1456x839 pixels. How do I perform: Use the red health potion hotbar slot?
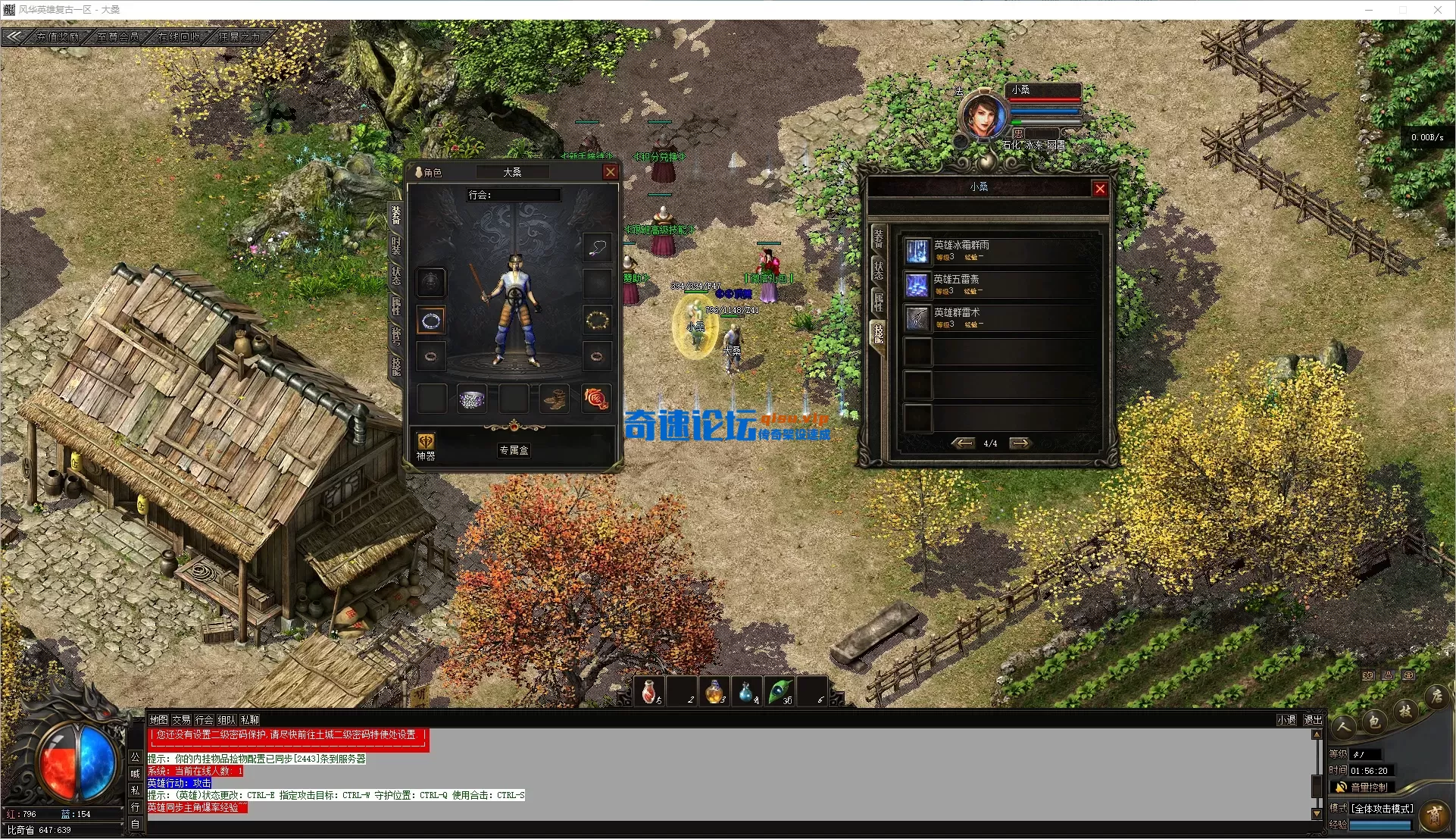[649, 692]
